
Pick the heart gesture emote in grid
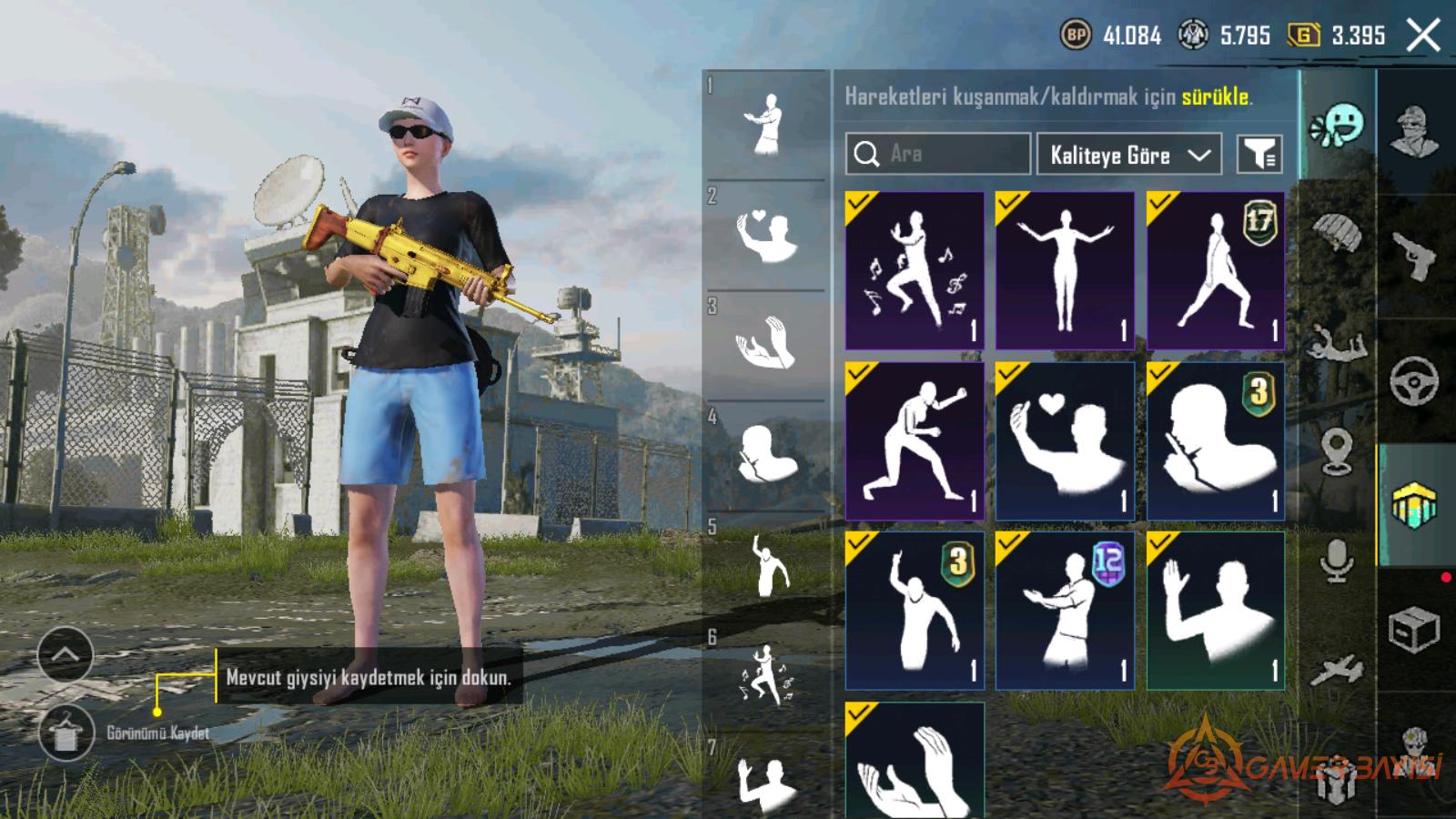coord(1065,441)
